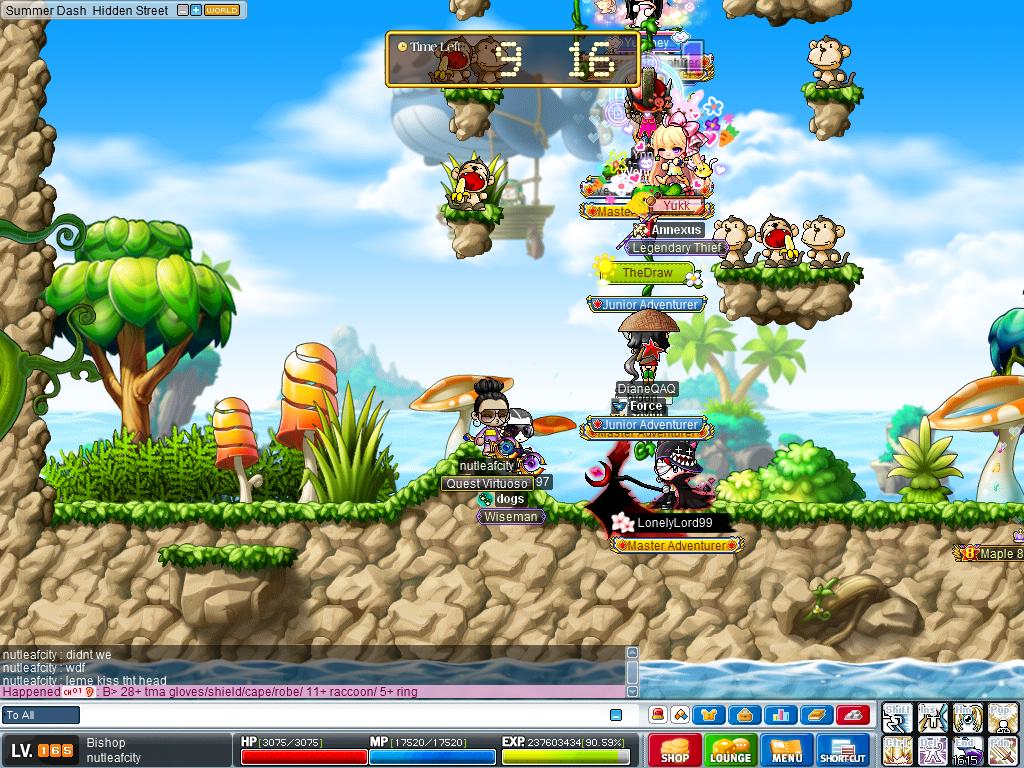Open the Shortcut panel
Viewport: 1024px width, 768px height.
pyautogui.click(x=844, y=750)
